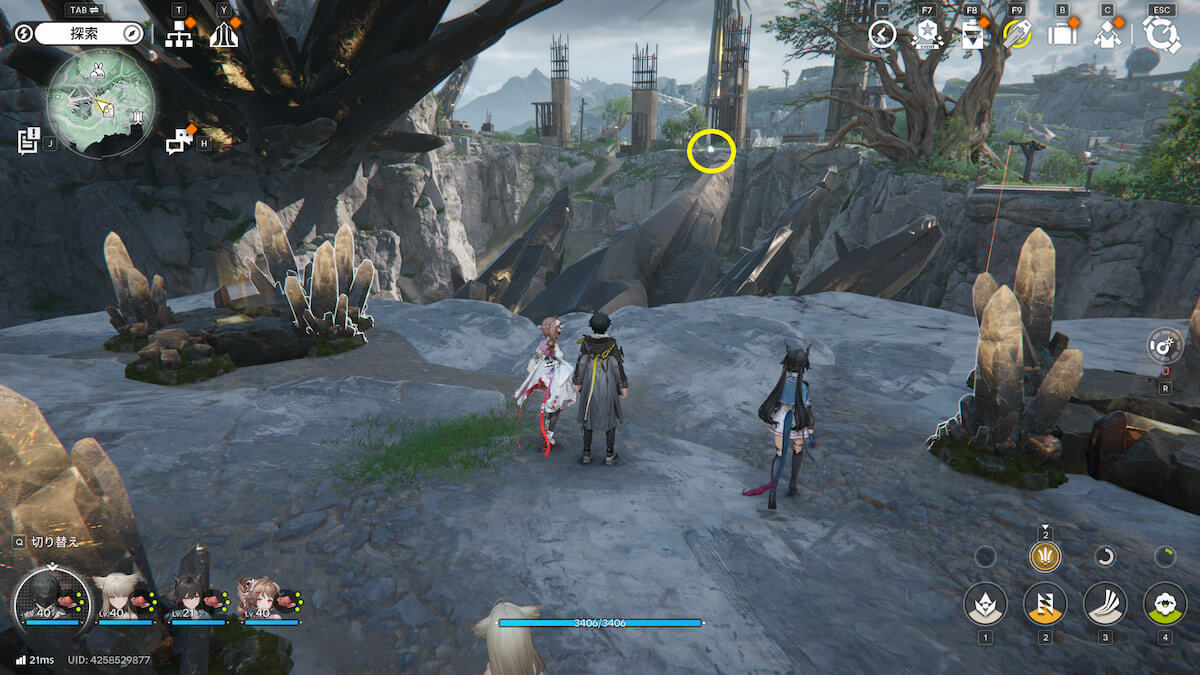Open the triple-arrow tower icon
This screenshot has width=1200, height=675.
(x=223, y=35)
